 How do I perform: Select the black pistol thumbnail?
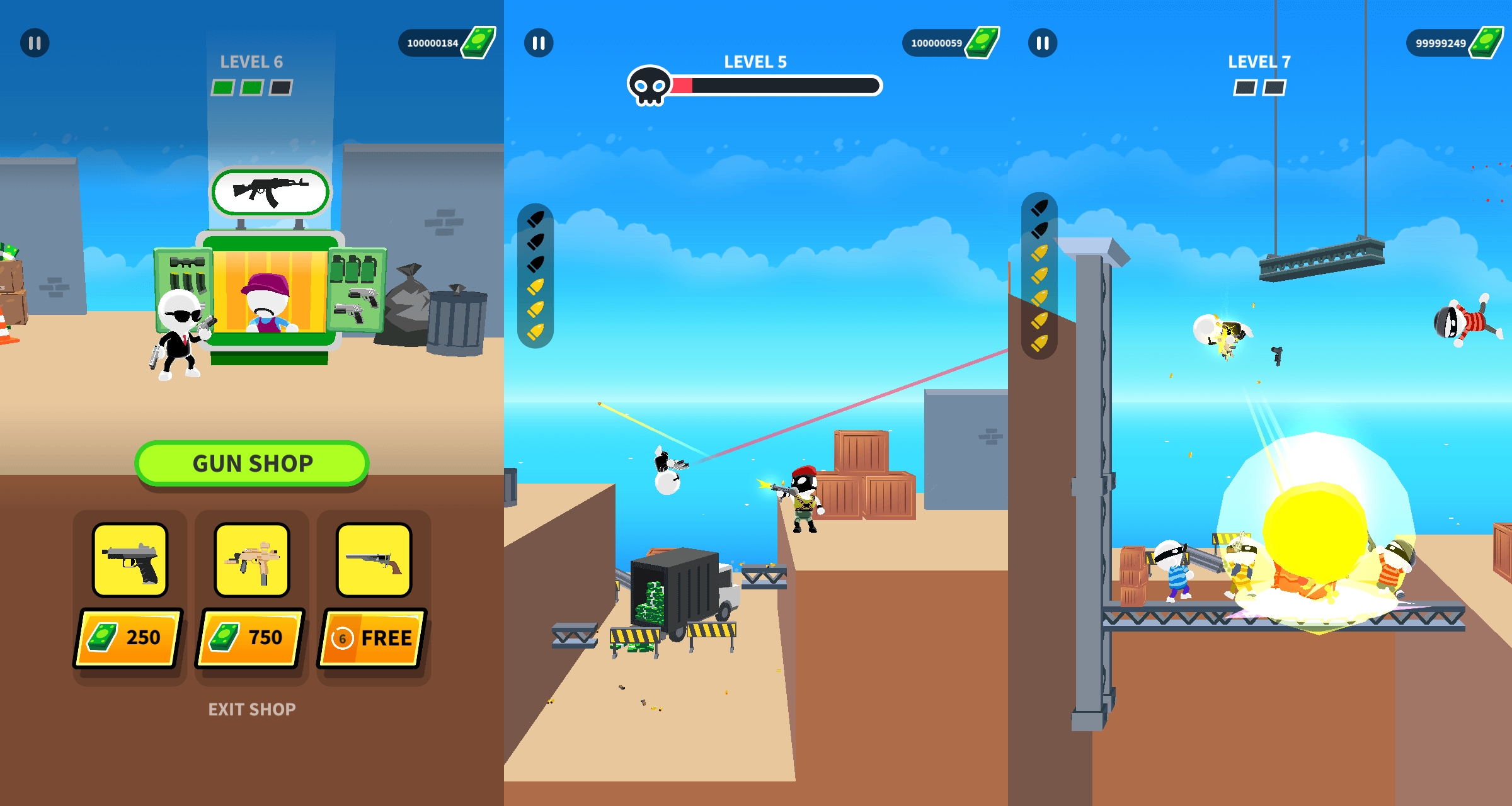(x=130, y=560)
